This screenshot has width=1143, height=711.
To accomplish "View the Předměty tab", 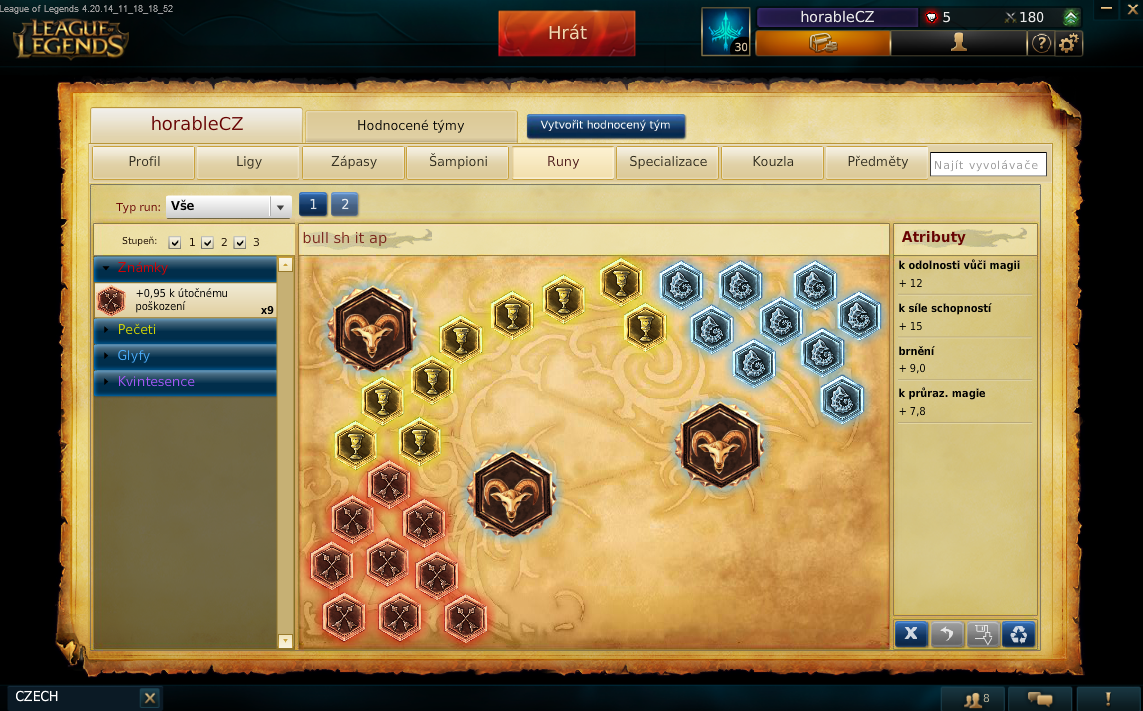I will (877, 162).
